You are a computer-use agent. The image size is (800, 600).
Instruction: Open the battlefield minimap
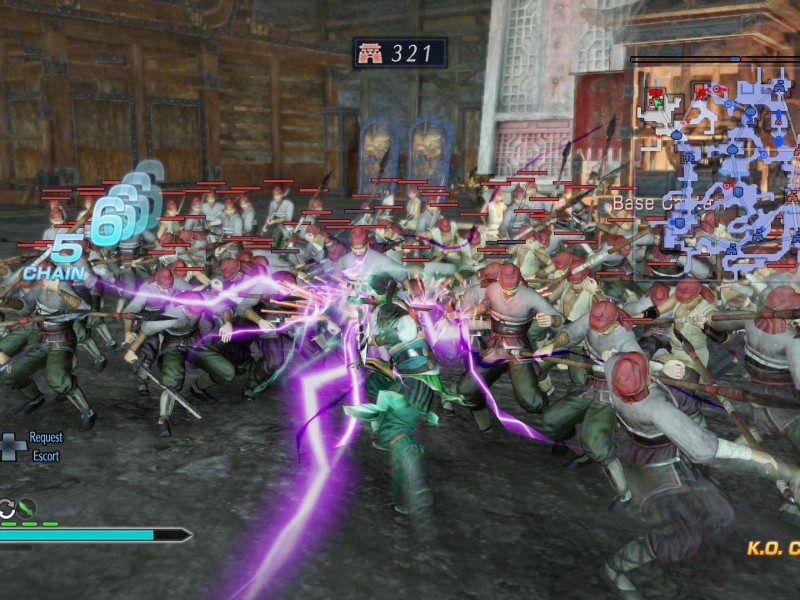pyautogui.click(x=715, y=170)
